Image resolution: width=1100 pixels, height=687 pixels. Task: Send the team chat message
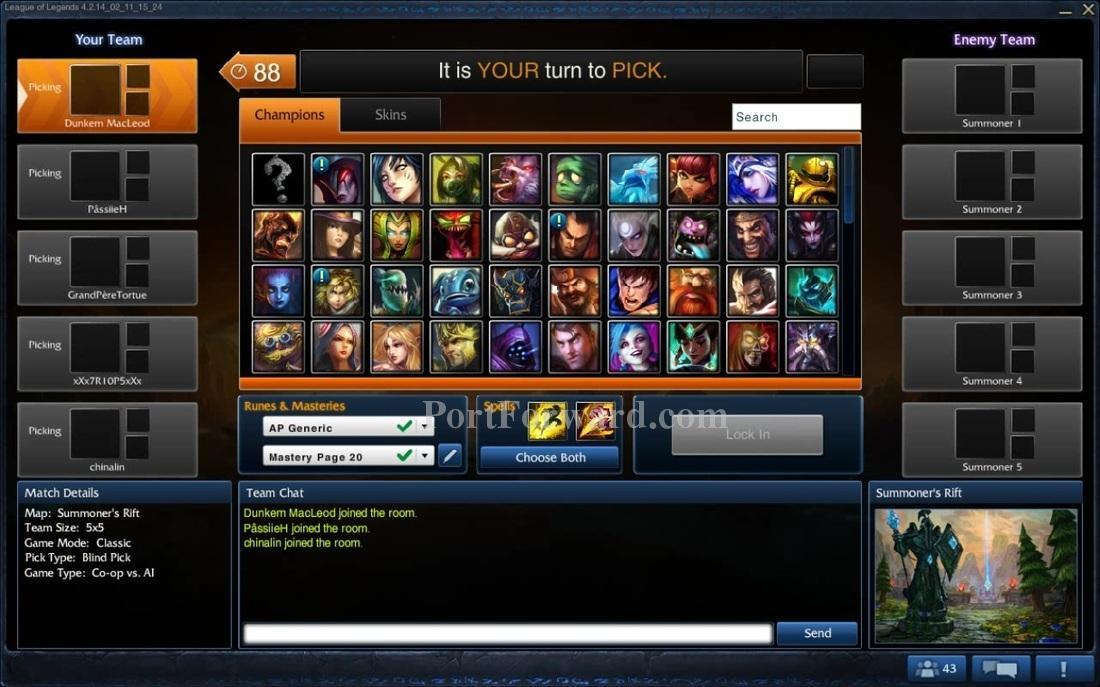817,633
